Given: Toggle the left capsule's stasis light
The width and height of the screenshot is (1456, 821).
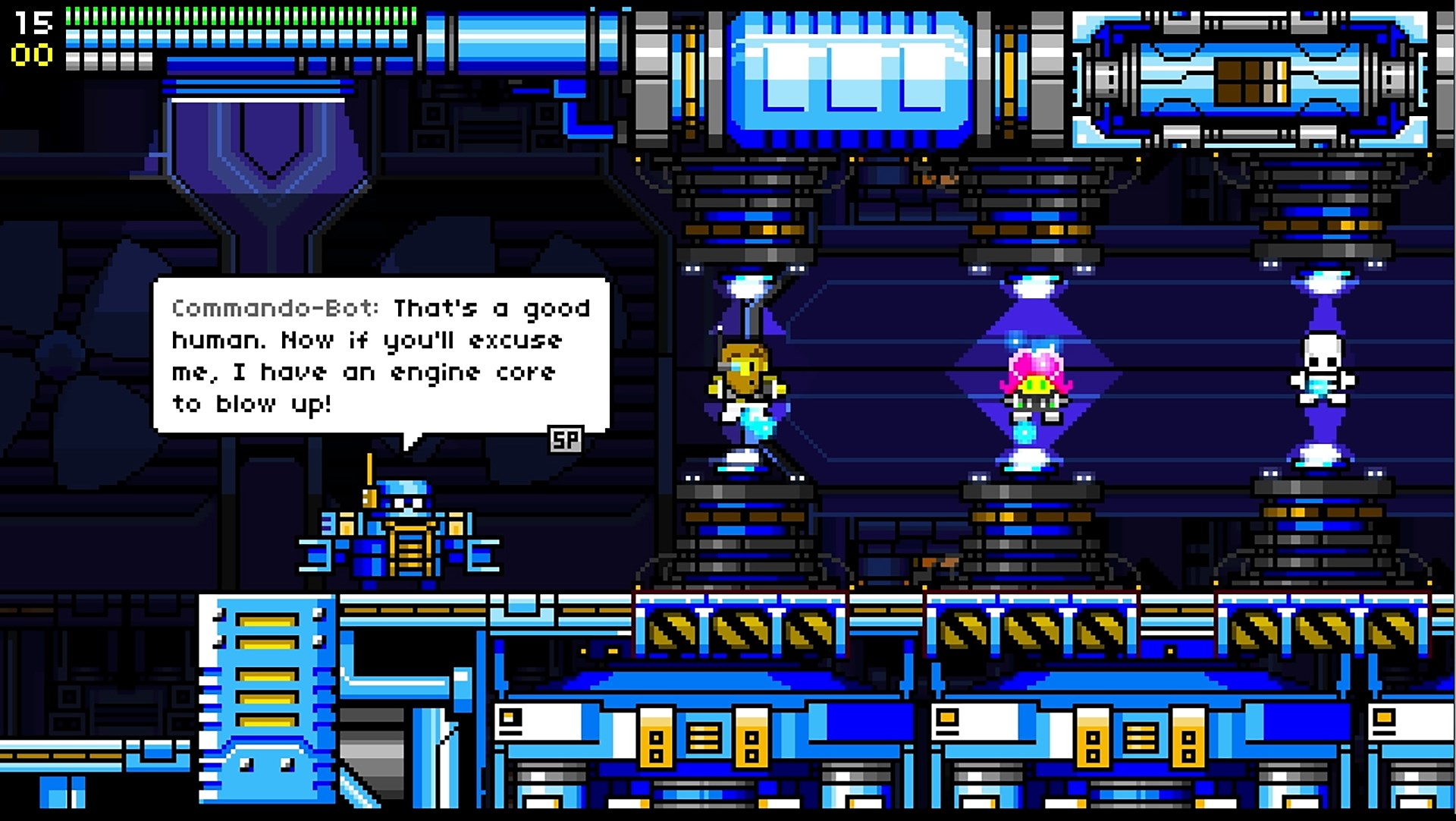Looking at the screenshot, I should click(747, 288).
